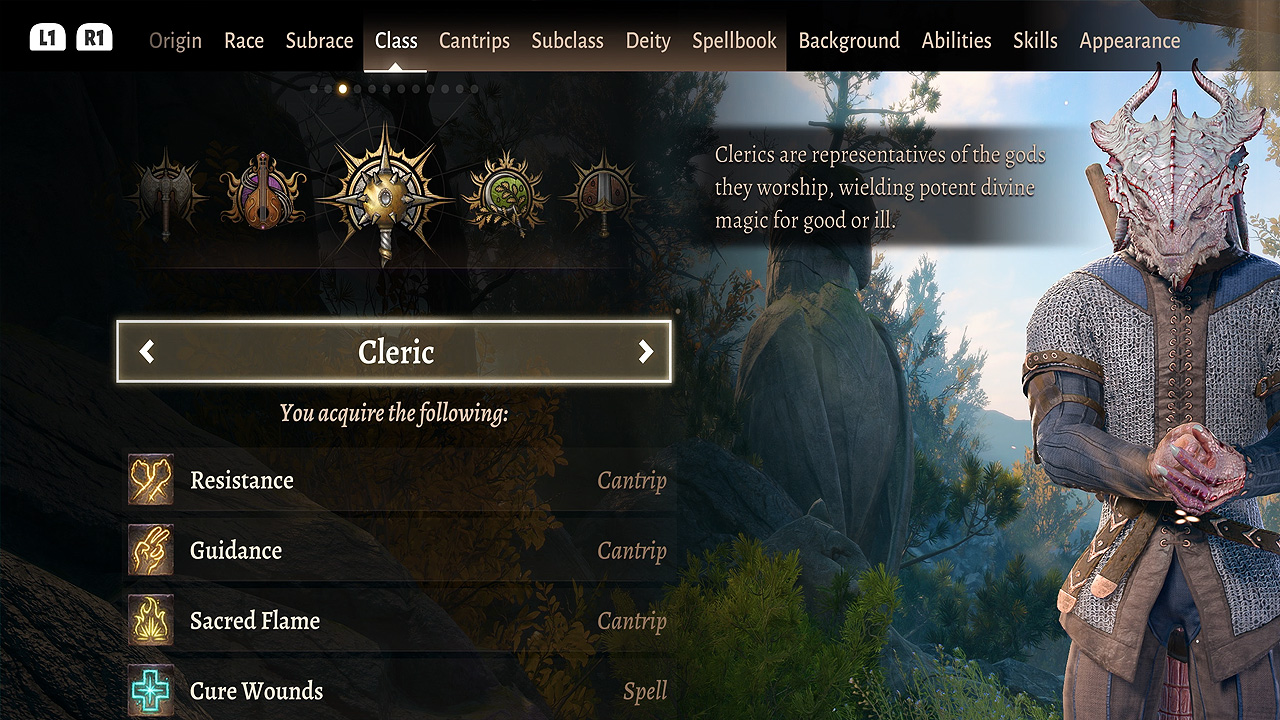The width and height of the screenshot is (1280, 720).
Task: Open the Subclass tab
Action: [567, 41]
